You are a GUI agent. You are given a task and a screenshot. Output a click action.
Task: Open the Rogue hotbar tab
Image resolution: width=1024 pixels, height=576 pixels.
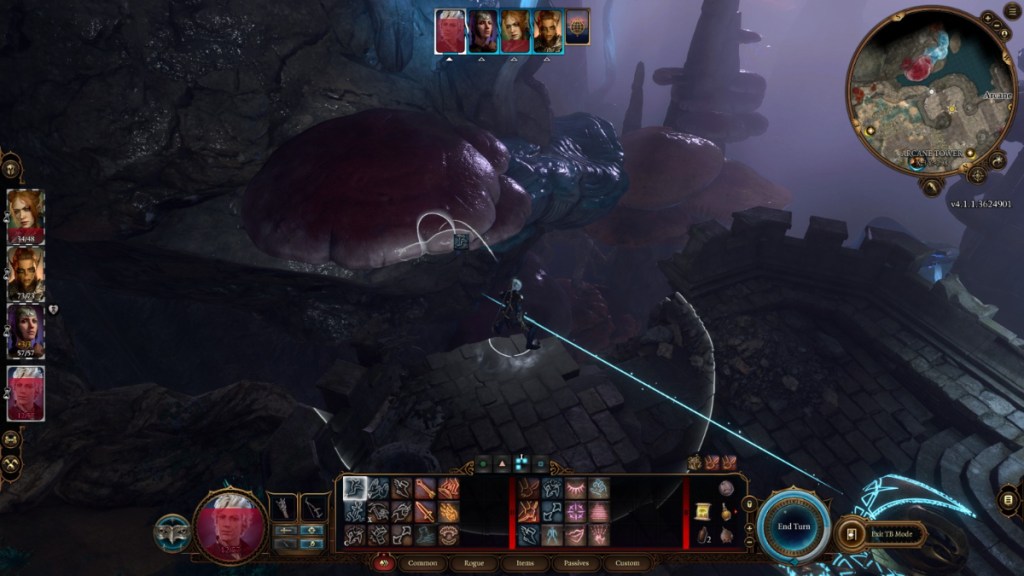473,564
